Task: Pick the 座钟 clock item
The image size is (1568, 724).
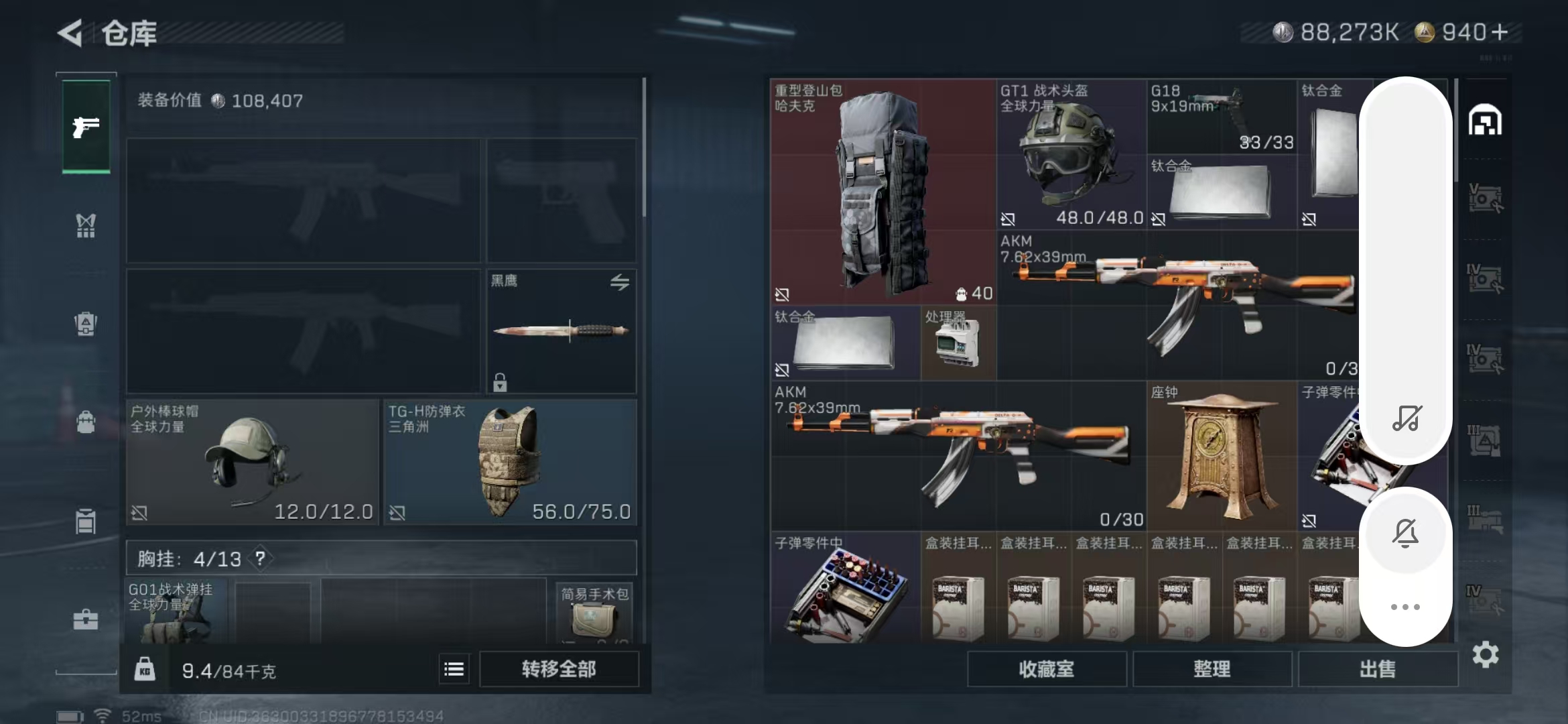Action: [1221, 456]
